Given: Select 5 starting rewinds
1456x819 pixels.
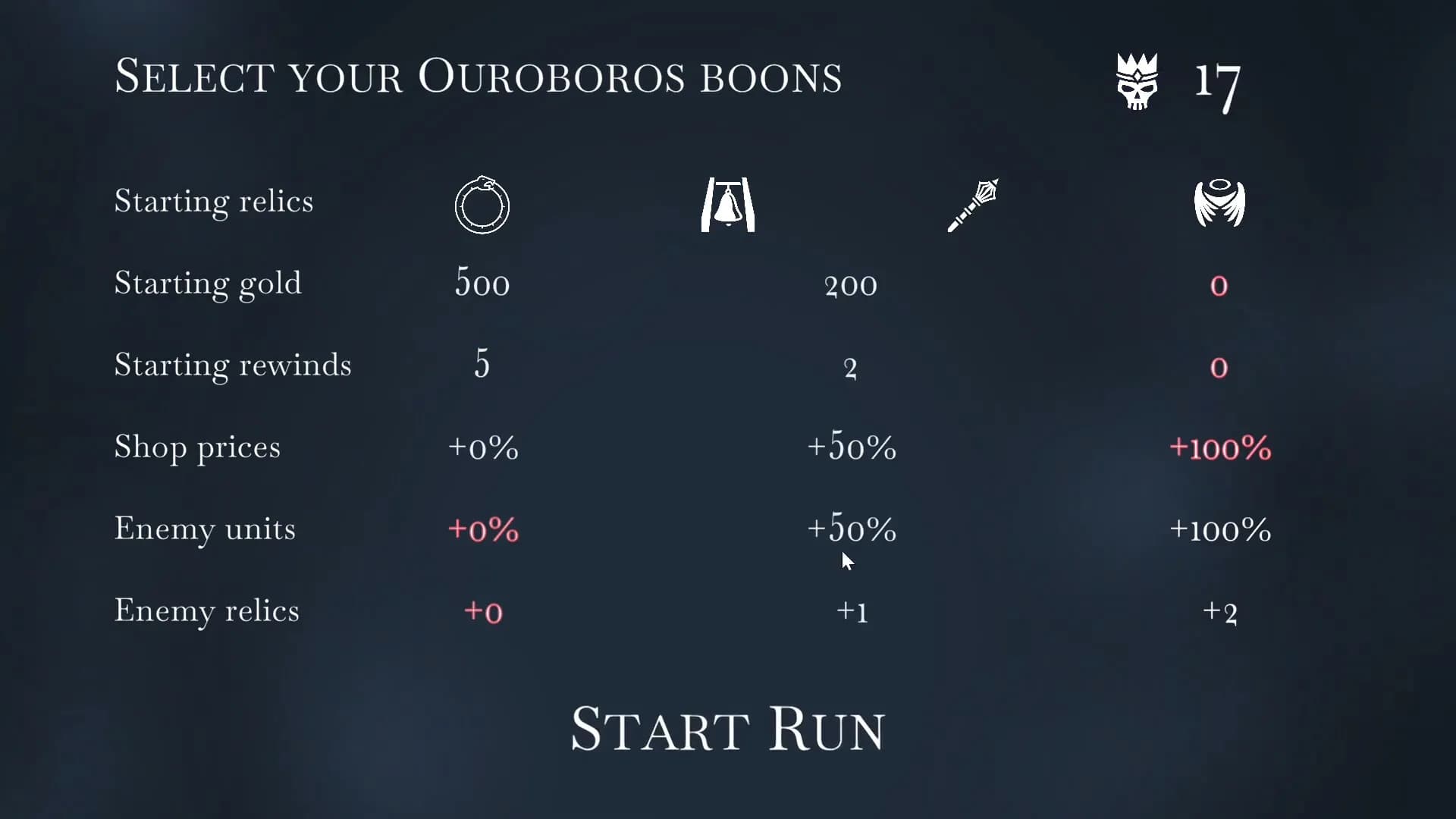Looking at the screenshot, I should click(482, 367).
